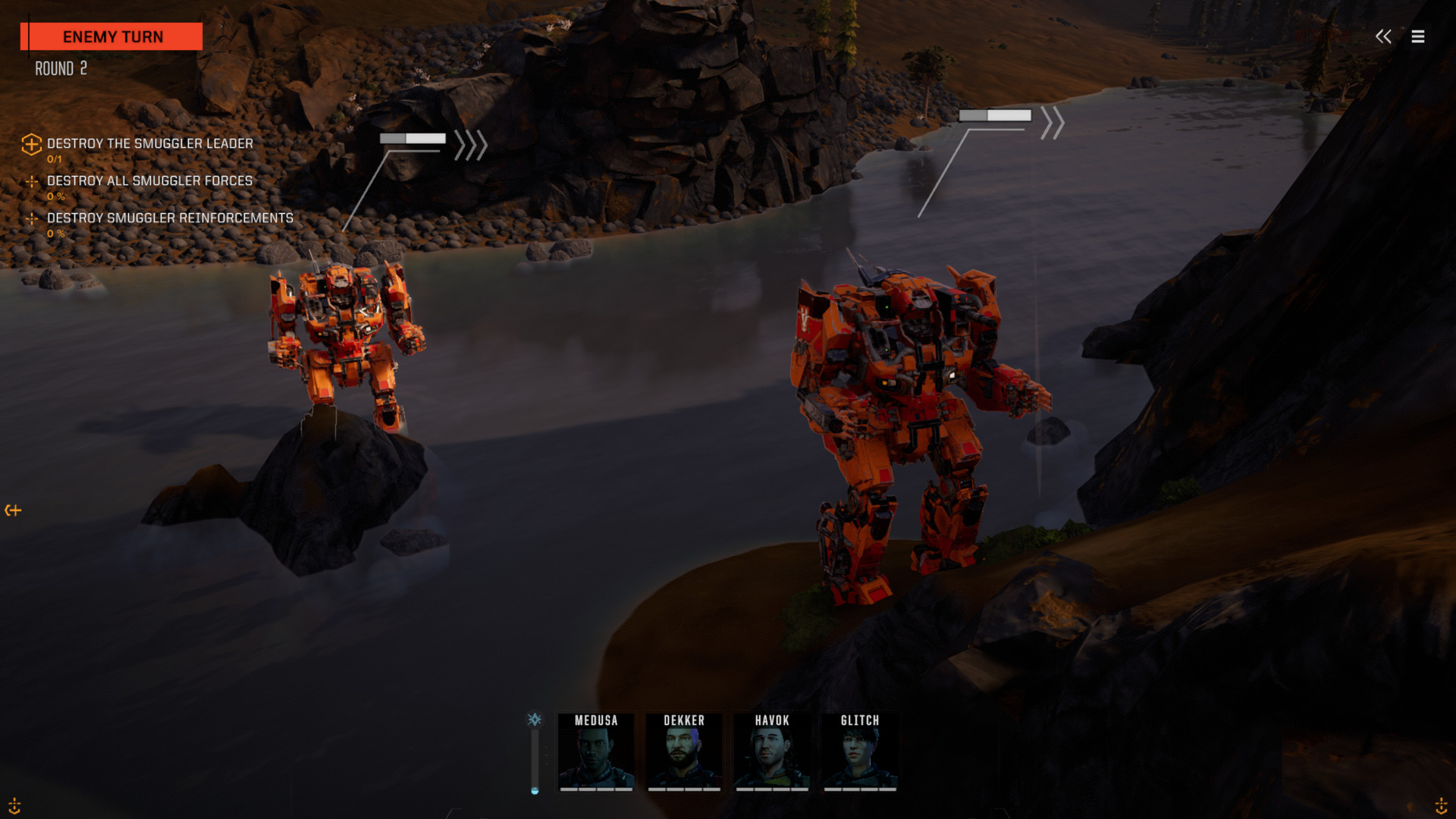This screenshot has height=819, width=1456.
Task: Click the arrow icon on the left screen edge
Action: 14,510
